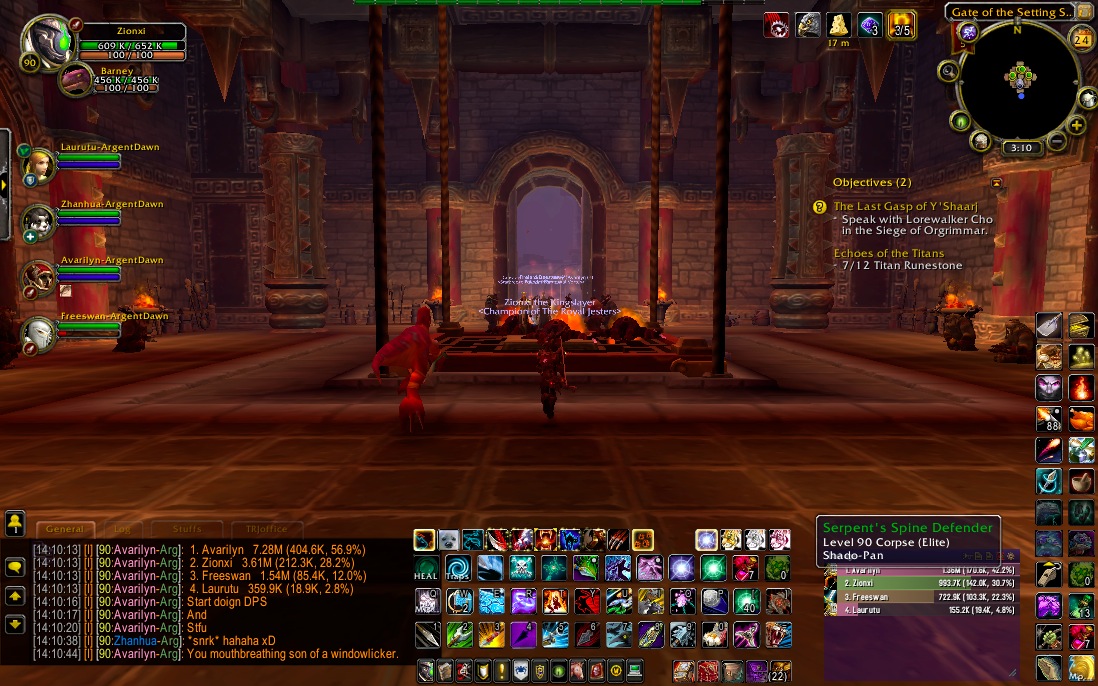Click the minimap zoom-out minus button
This screenshot has width=1098, height=686.
click(x=1058, y=143)
